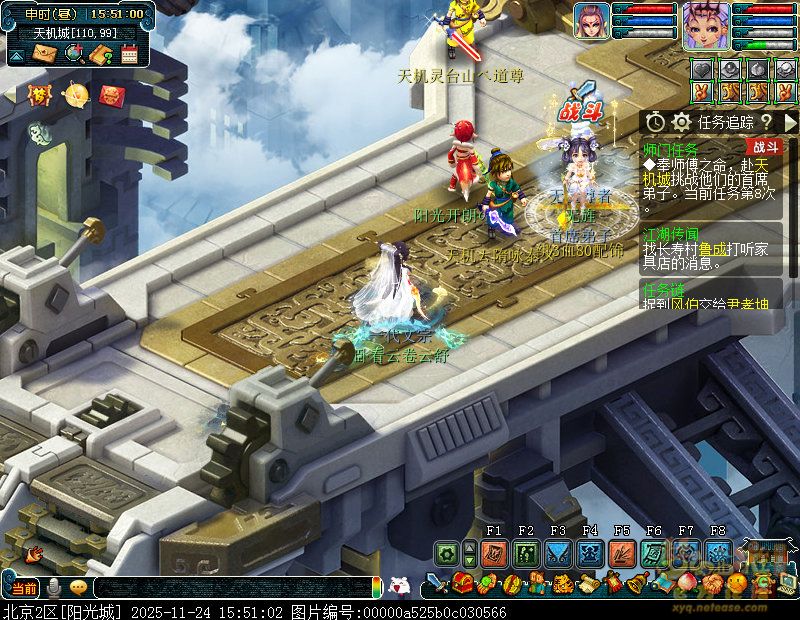Image resolution: width=800 pixels, height=620 pixels.
Task: Activate the F1 orange skill shortcut
Action: point(494,553)
